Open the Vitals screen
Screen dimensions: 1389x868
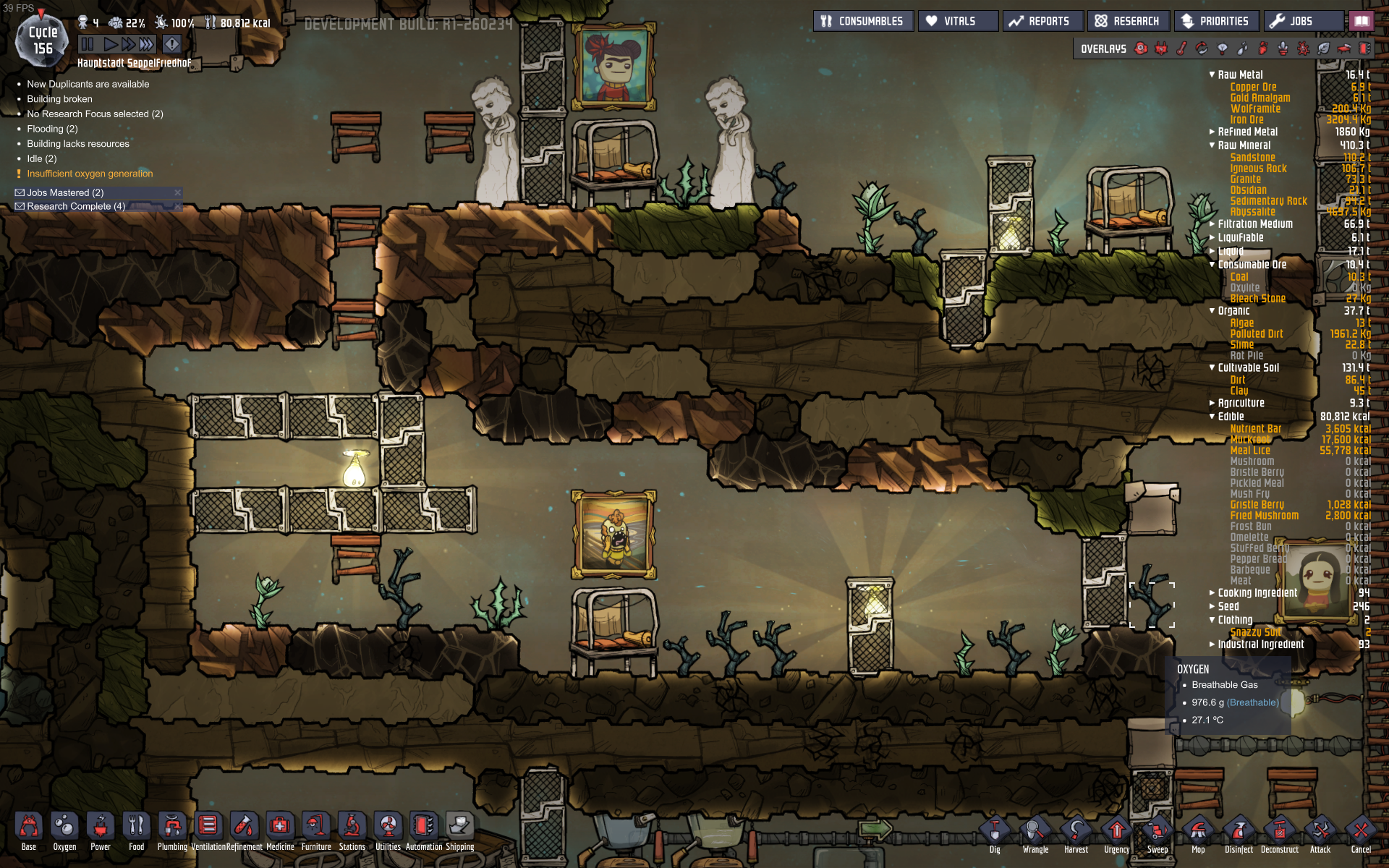pos(958,21)
